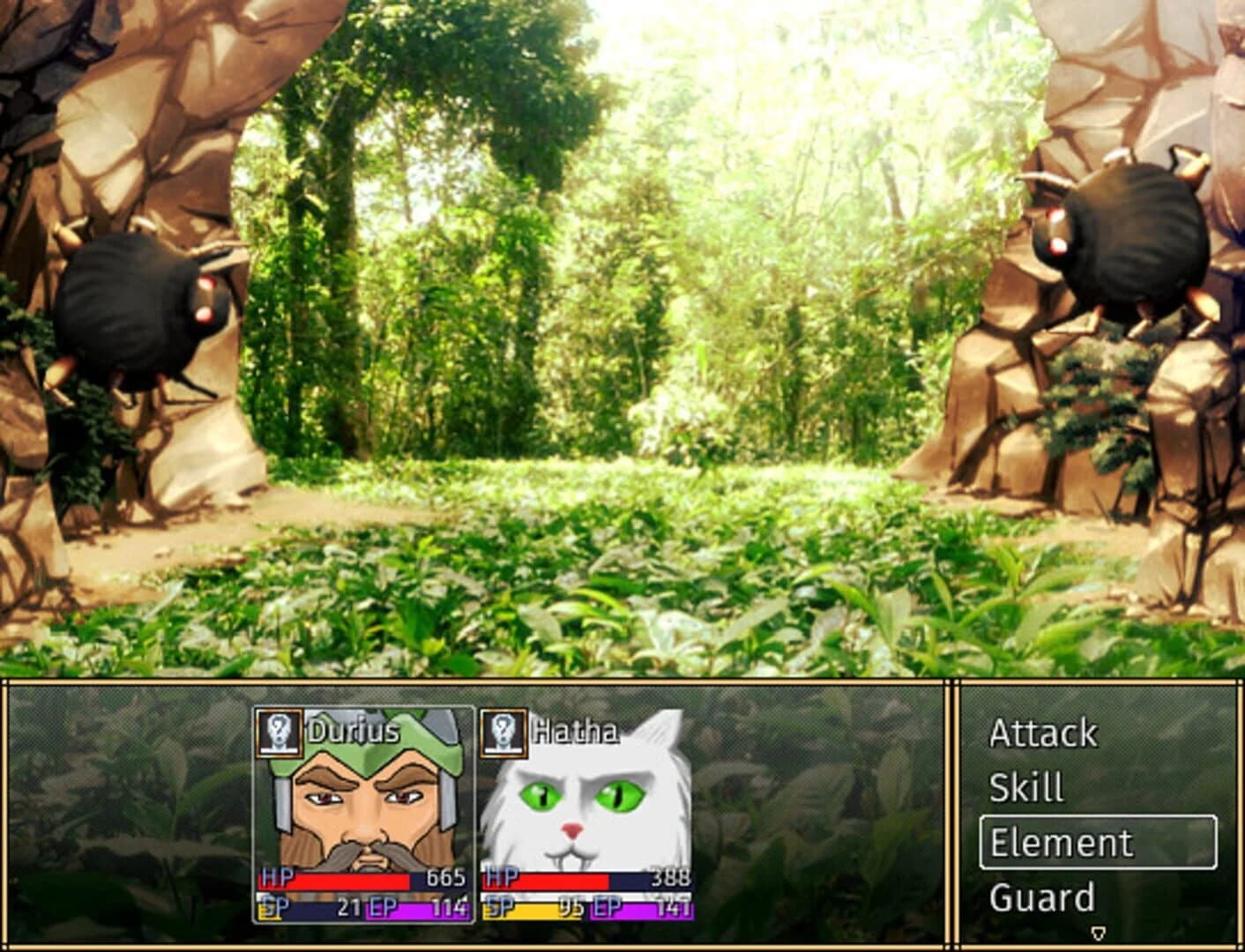The image size is (1245, 952).
Task: Select the Attack command
Action: coord(1045,733)
